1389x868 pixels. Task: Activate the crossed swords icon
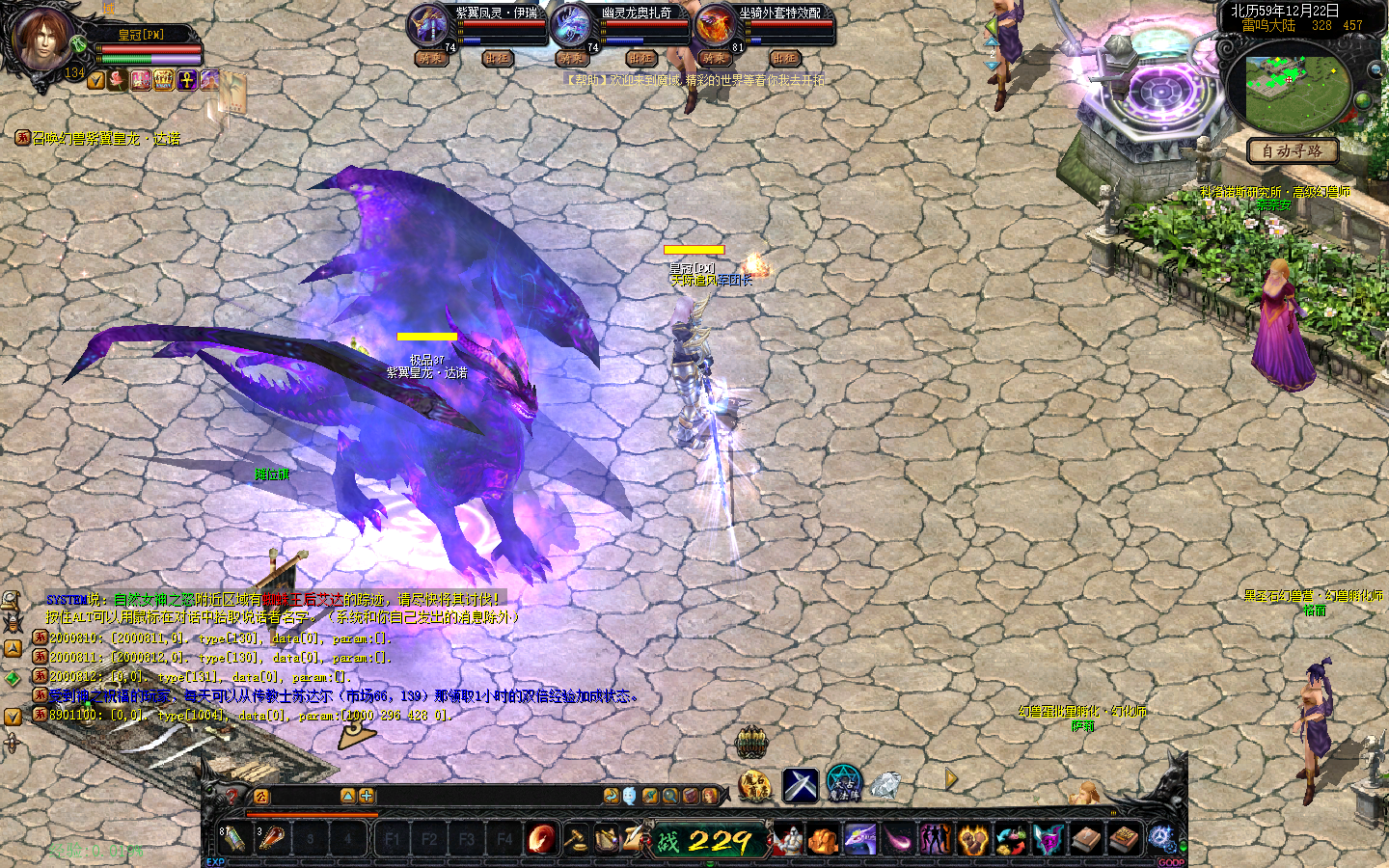point(800,785)
